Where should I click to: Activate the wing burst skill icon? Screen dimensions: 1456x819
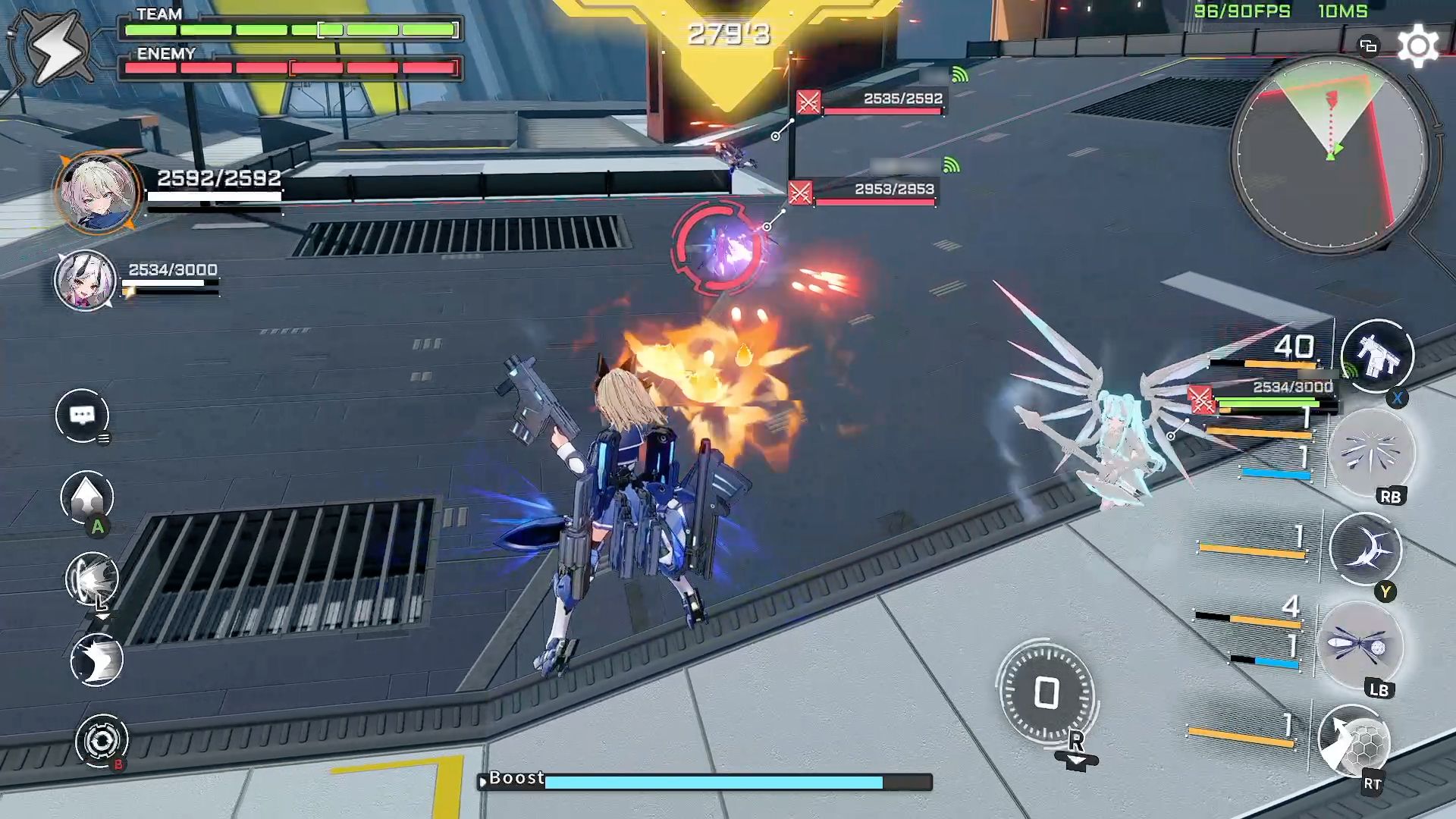1371,453
